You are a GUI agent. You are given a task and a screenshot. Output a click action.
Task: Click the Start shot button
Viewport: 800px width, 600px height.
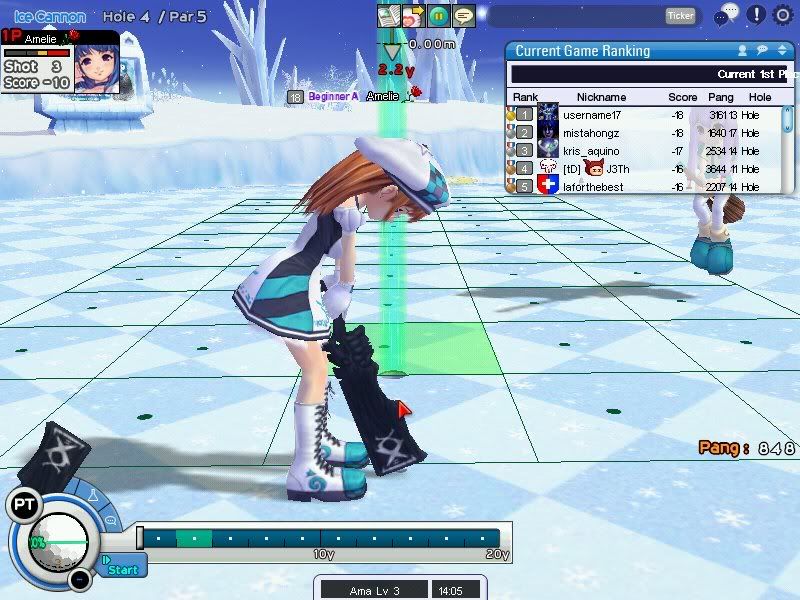123,569
